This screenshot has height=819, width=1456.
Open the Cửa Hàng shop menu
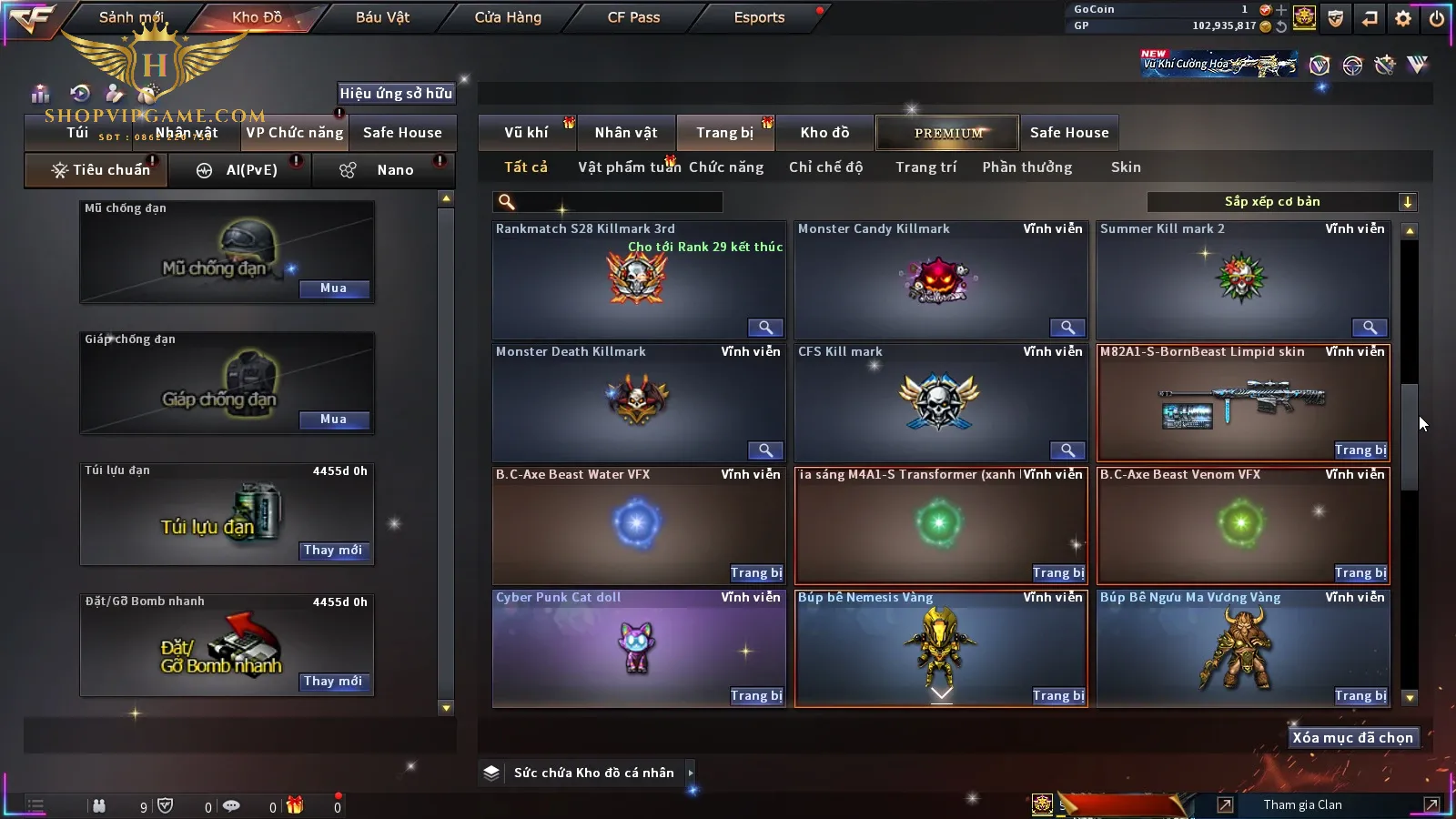point(508,17)
